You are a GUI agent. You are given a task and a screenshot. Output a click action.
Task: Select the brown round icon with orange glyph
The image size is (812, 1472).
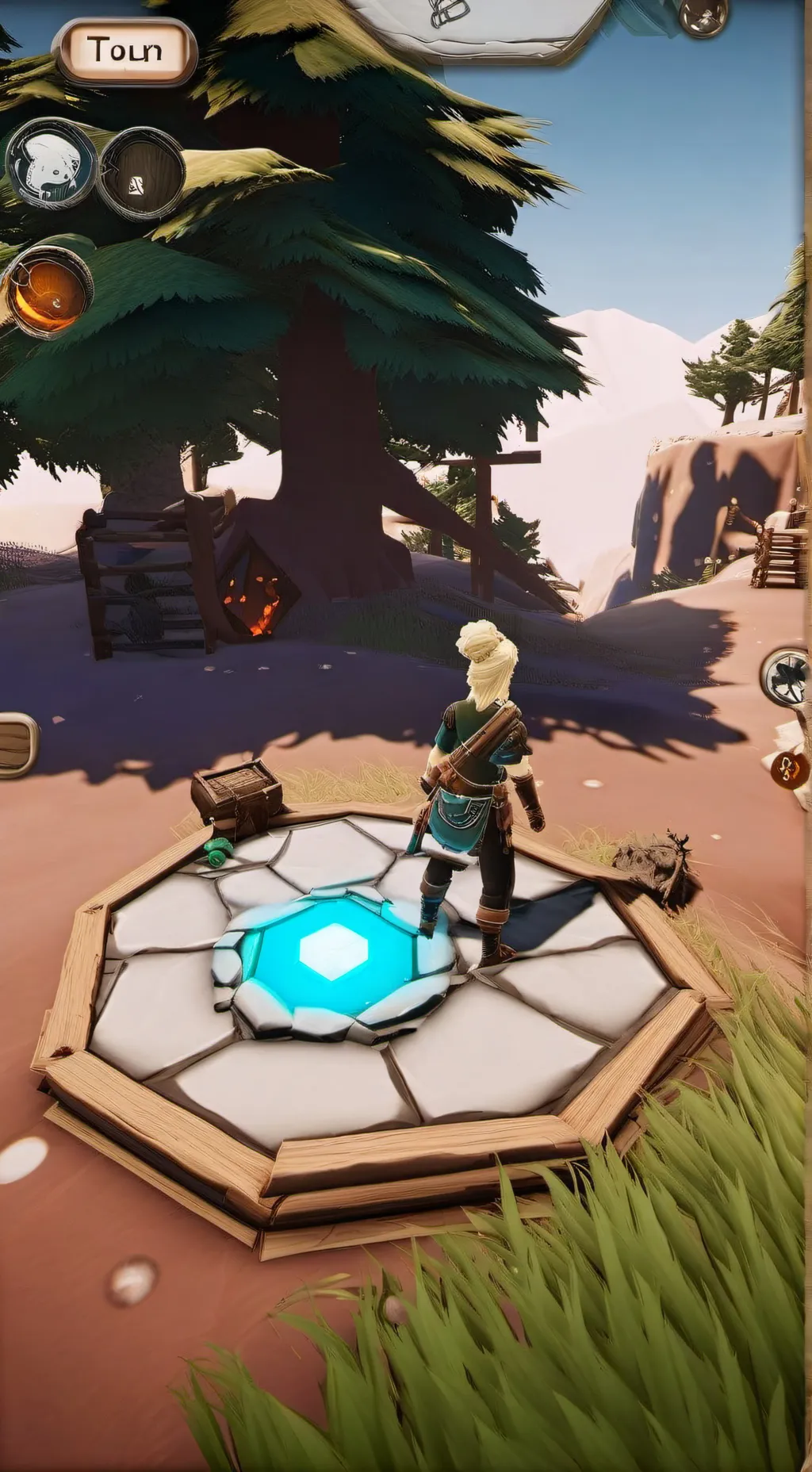[x=791, y=768]
